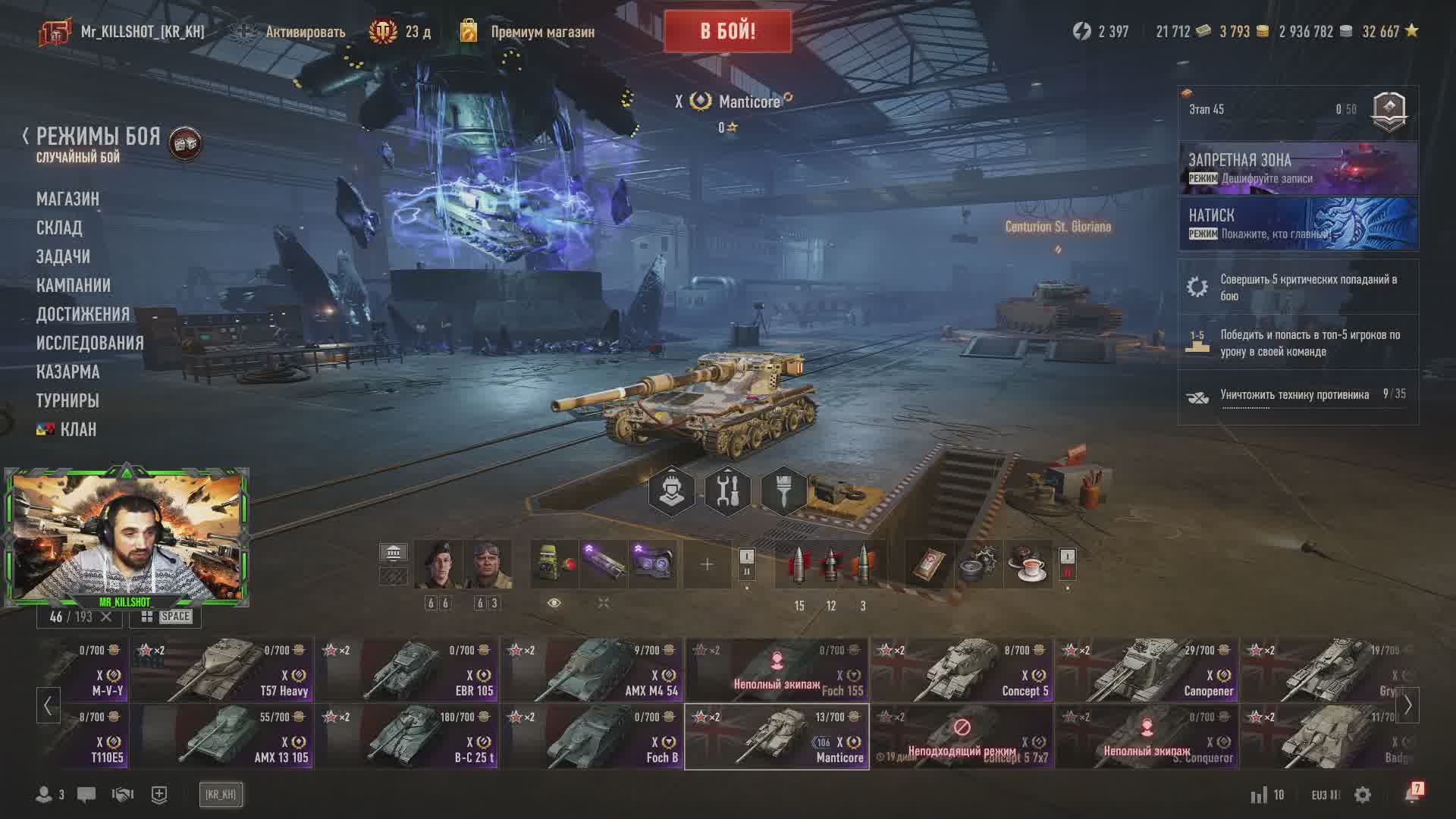
Task: Open the paintbrush exterior customization button
Action: coord(783,491)
